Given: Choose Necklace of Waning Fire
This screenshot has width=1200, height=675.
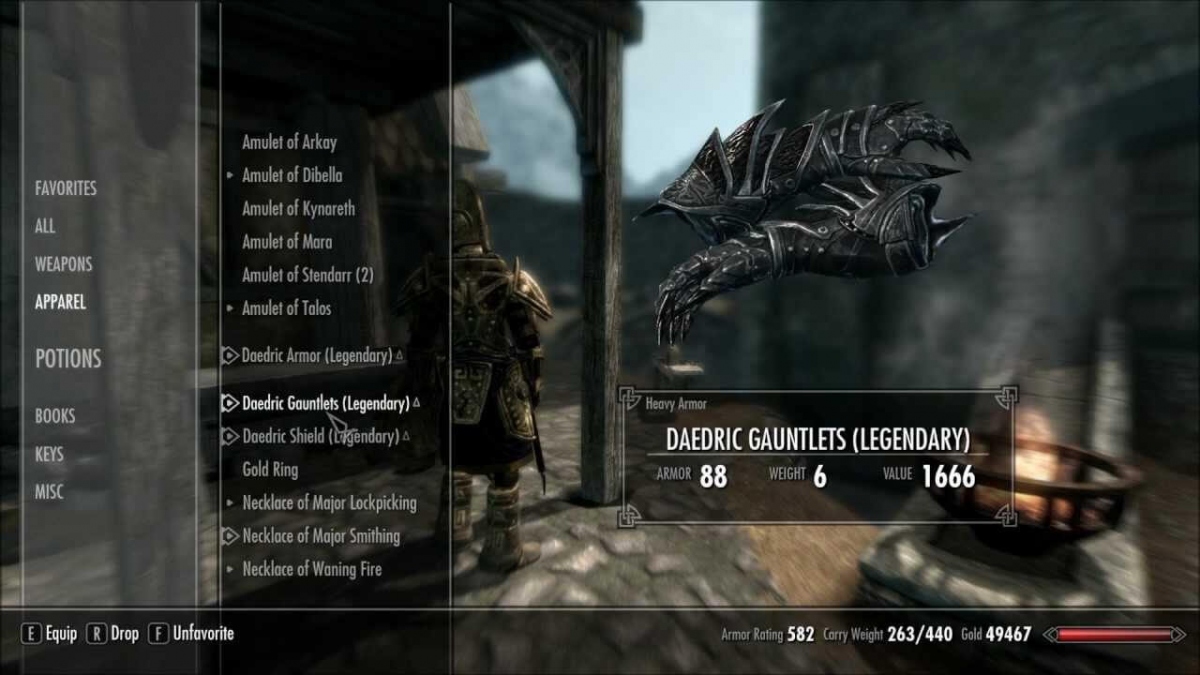Looking at the screenshot, I should click(x=312, y=569).
